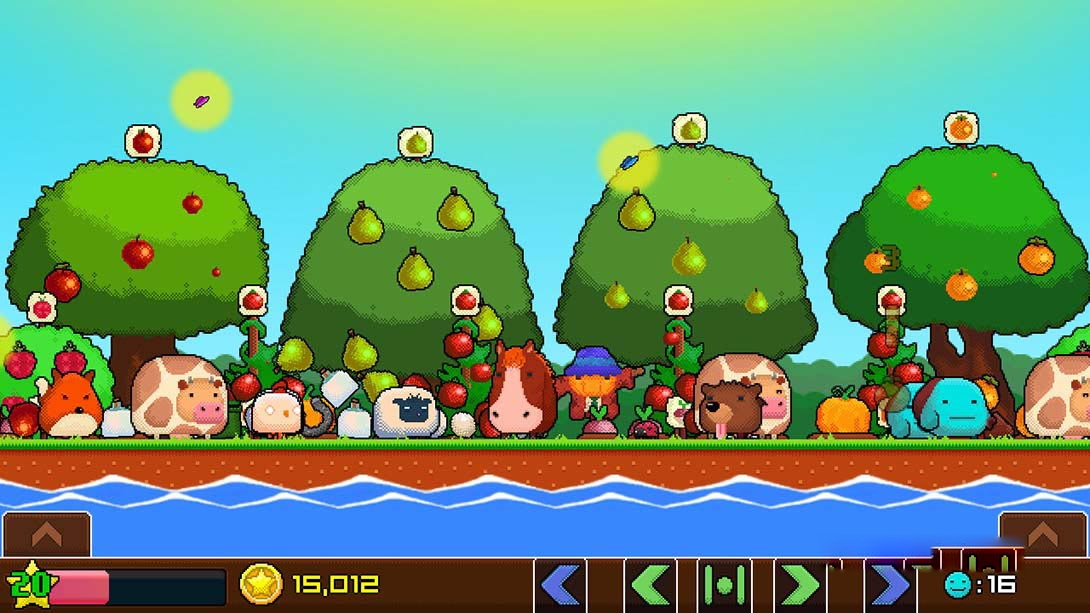
Task: Click the green right chevron button
Action: (x=799, y=585)
